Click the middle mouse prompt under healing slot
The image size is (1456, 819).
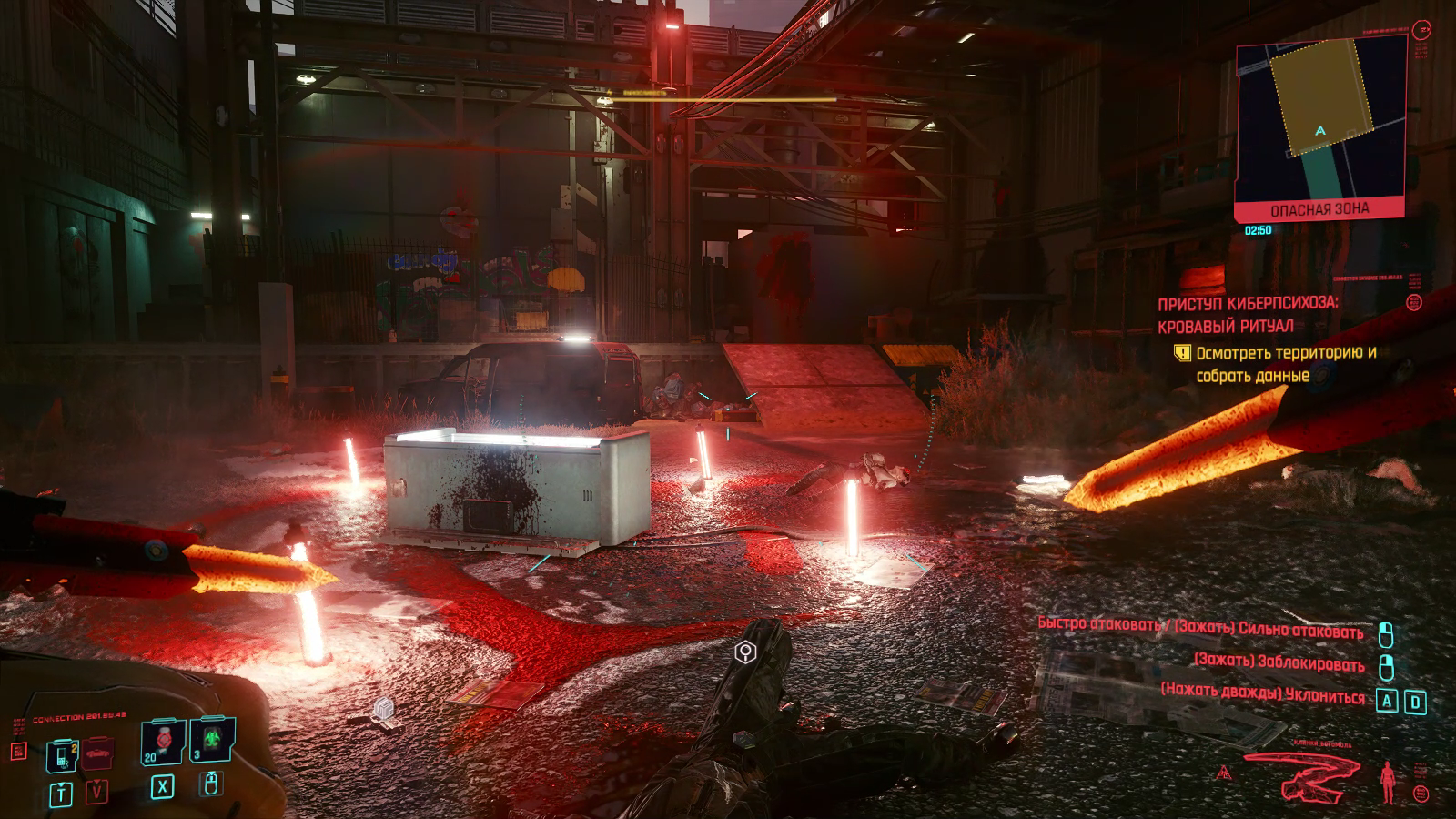[211, 784]
